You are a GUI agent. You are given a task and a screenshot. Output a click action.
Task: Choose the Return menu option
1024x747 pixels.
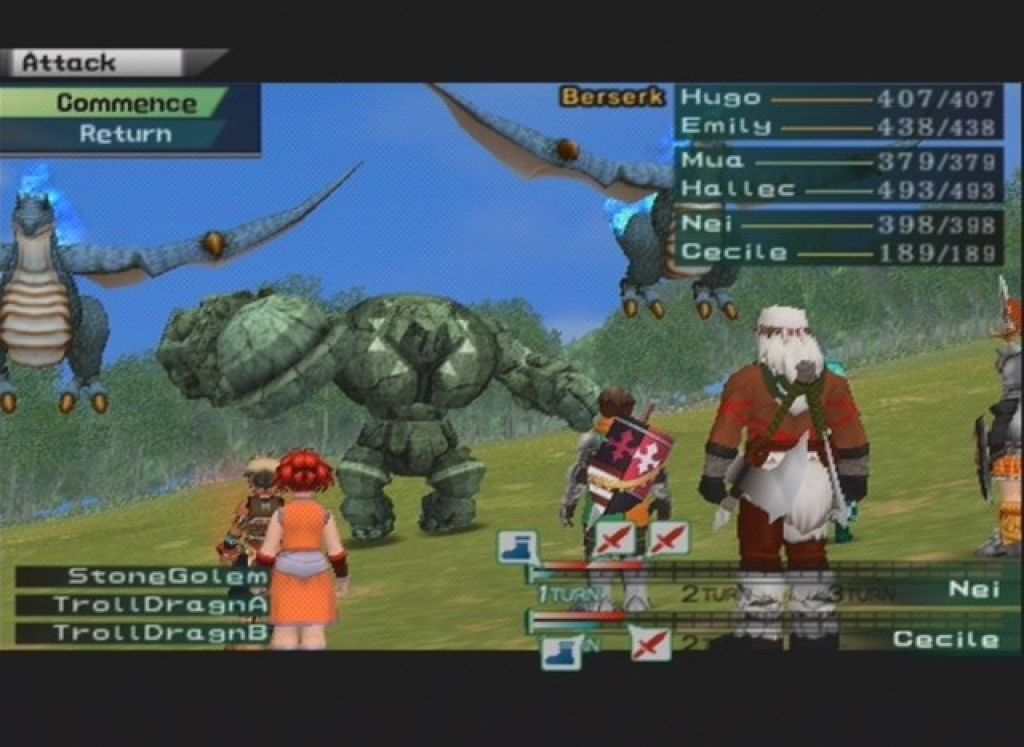125,134
